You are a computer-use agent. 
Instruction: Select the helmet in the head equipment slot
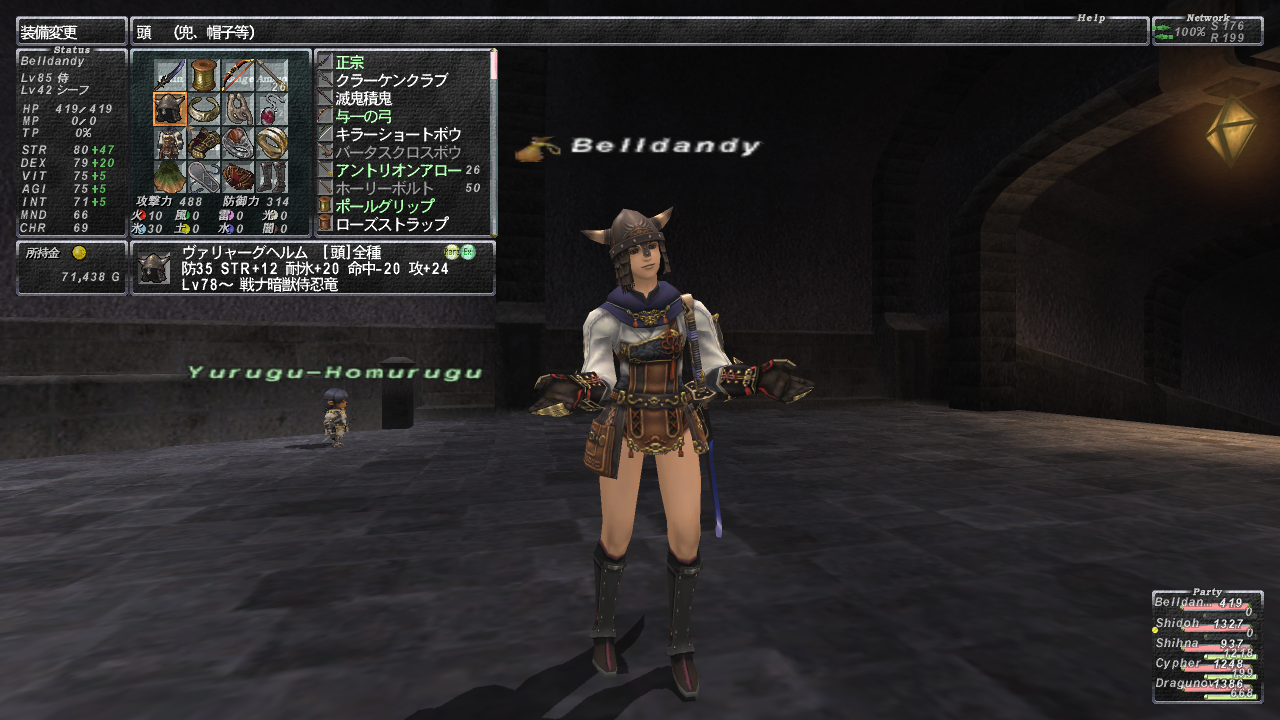click(170, 108)
